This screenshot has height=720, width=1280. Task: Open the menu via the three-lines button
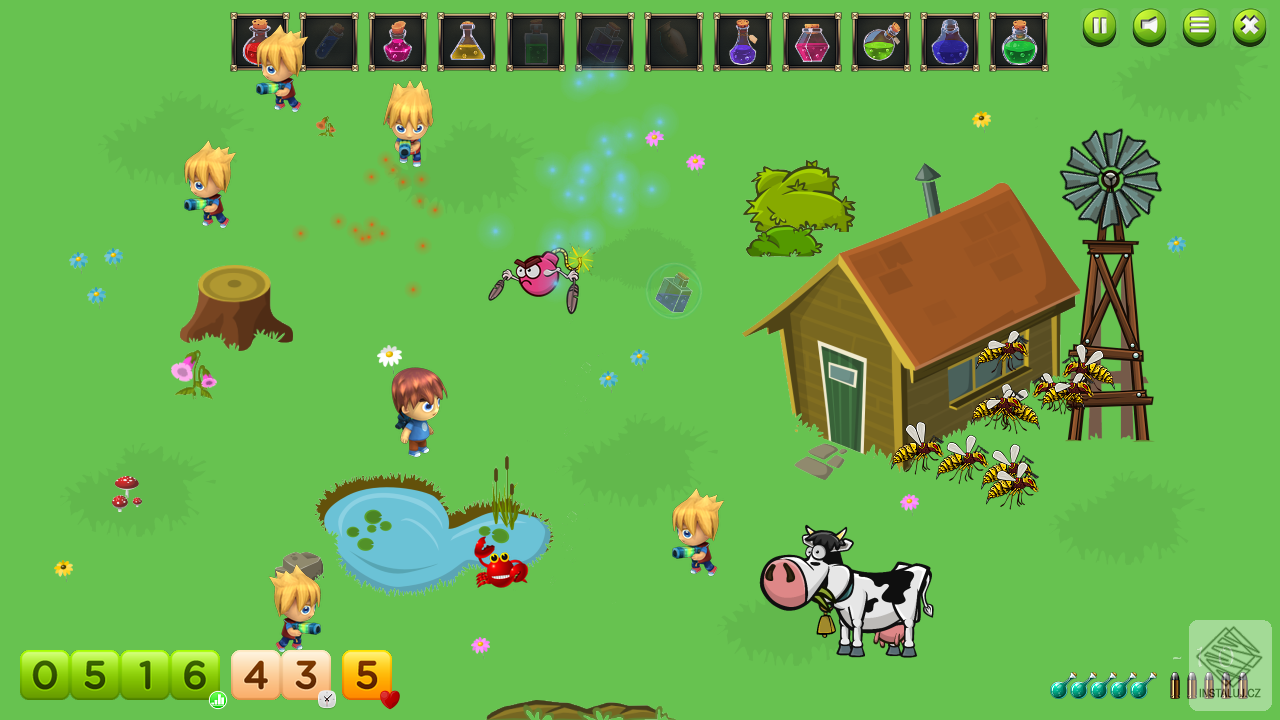tap(1199, 26)
